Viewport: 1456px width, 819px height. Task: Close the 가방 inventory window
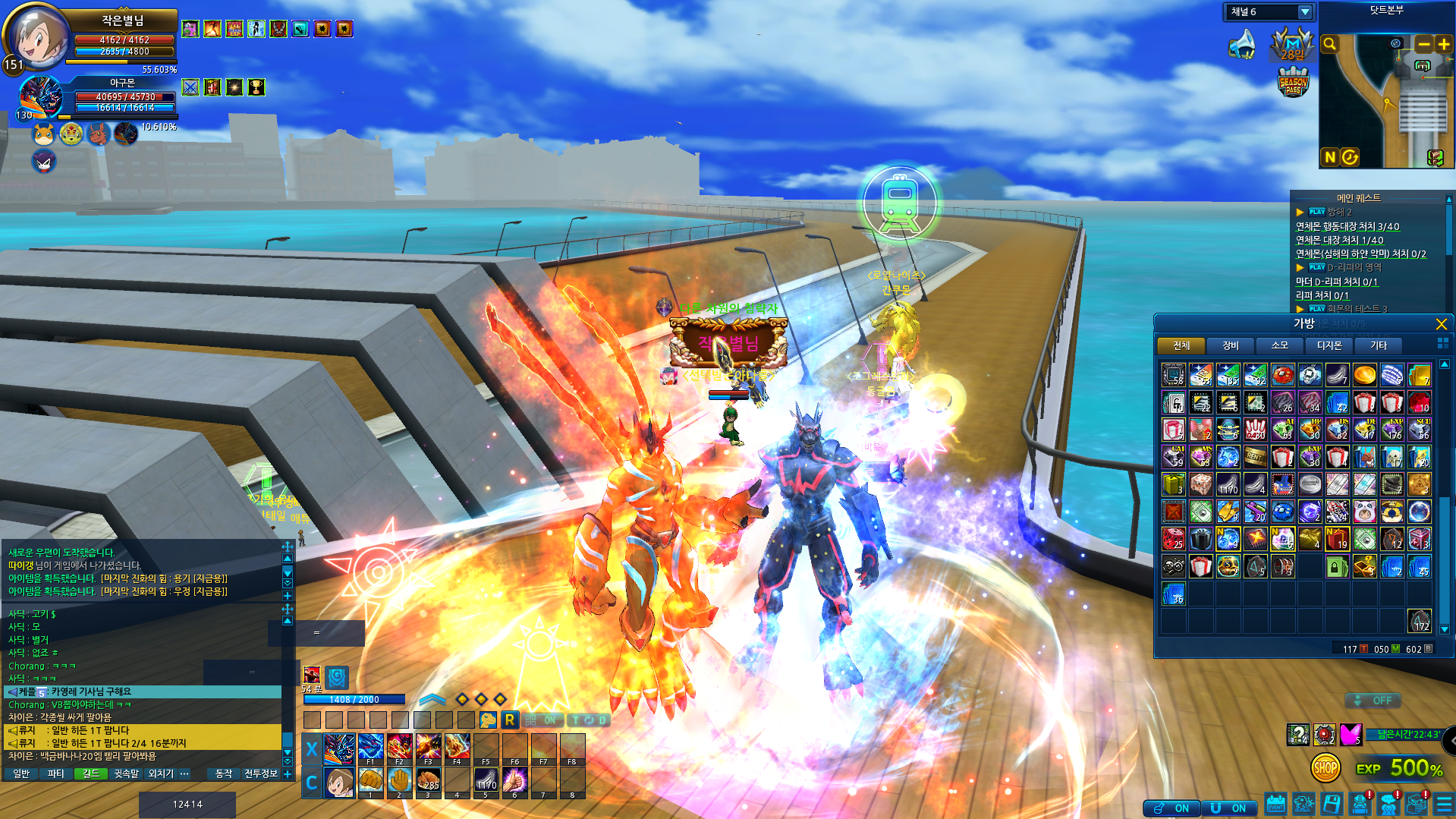pos(1441,324)
